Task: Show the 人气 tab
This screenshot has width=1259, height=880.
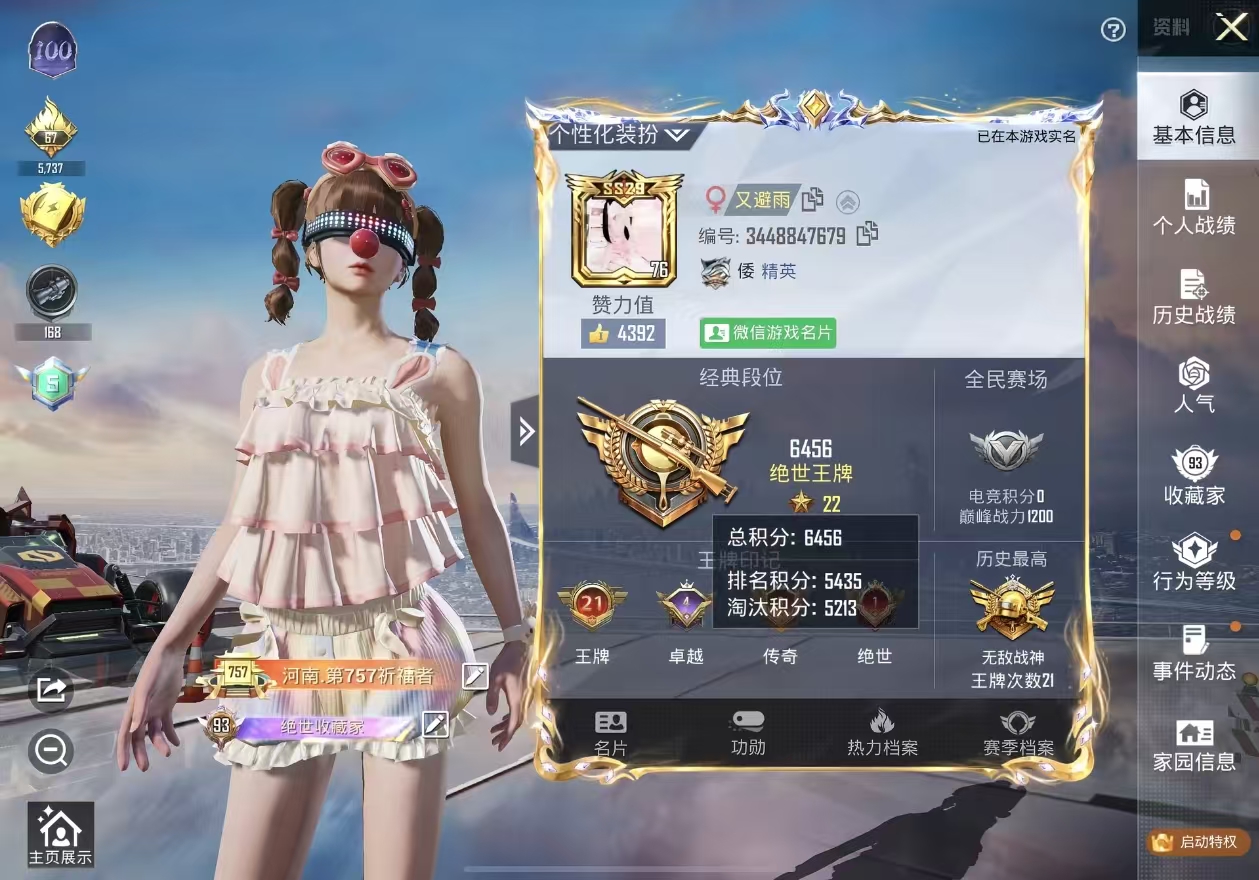Action: (x=1193, y=387)
